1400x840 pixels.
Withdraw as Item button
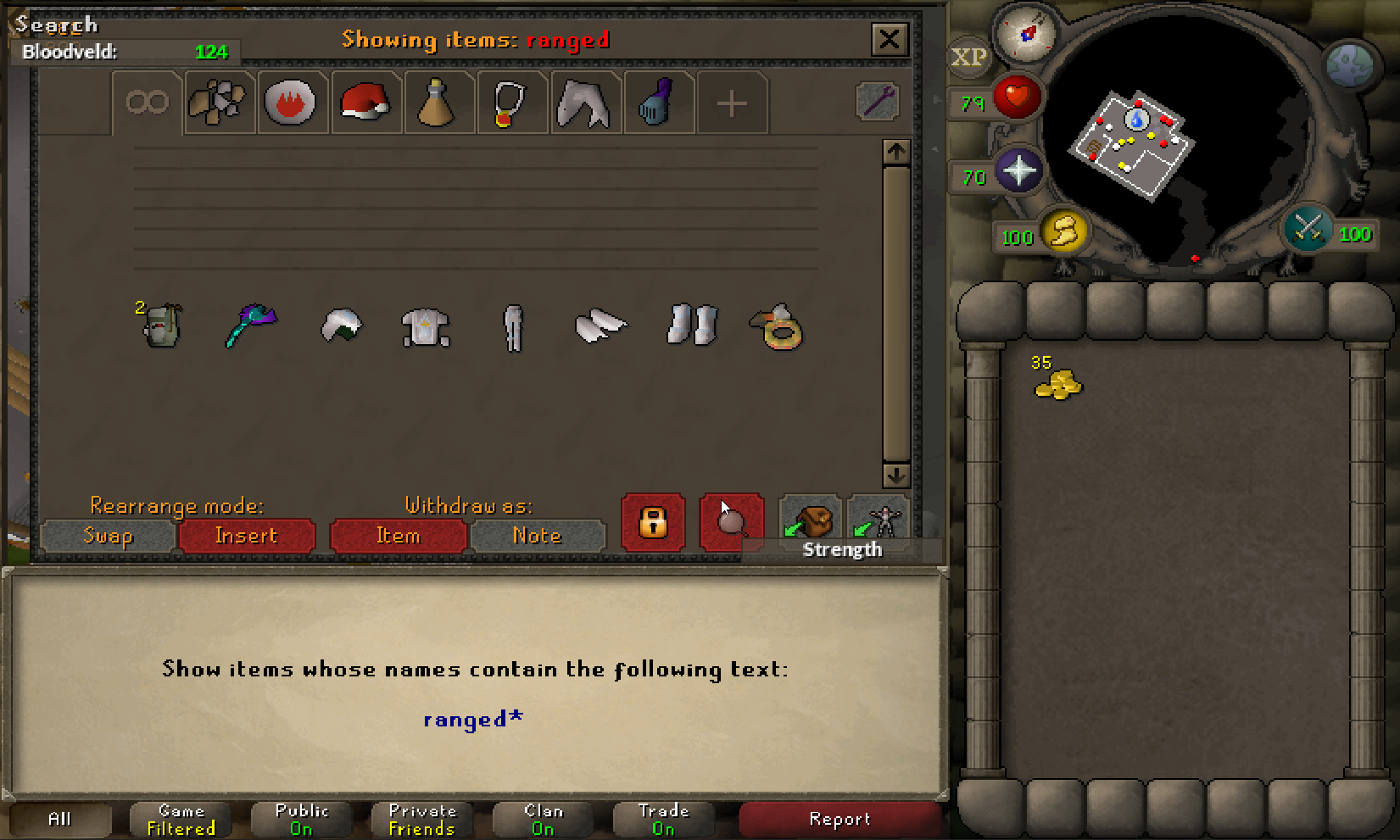(x=398, y=536)
